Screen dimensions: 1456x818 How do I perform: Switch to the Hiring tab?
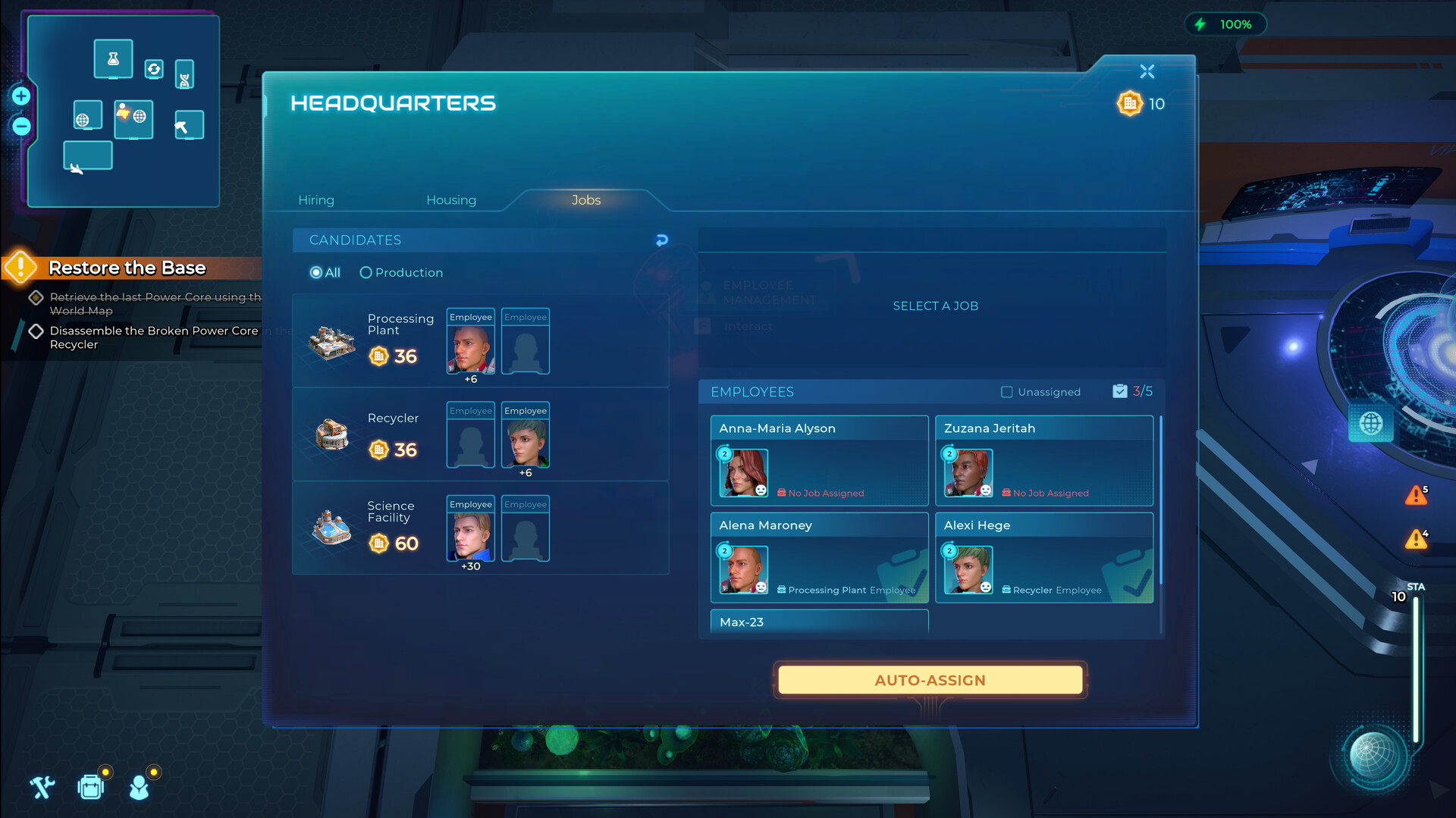click(x=316, y=199)
